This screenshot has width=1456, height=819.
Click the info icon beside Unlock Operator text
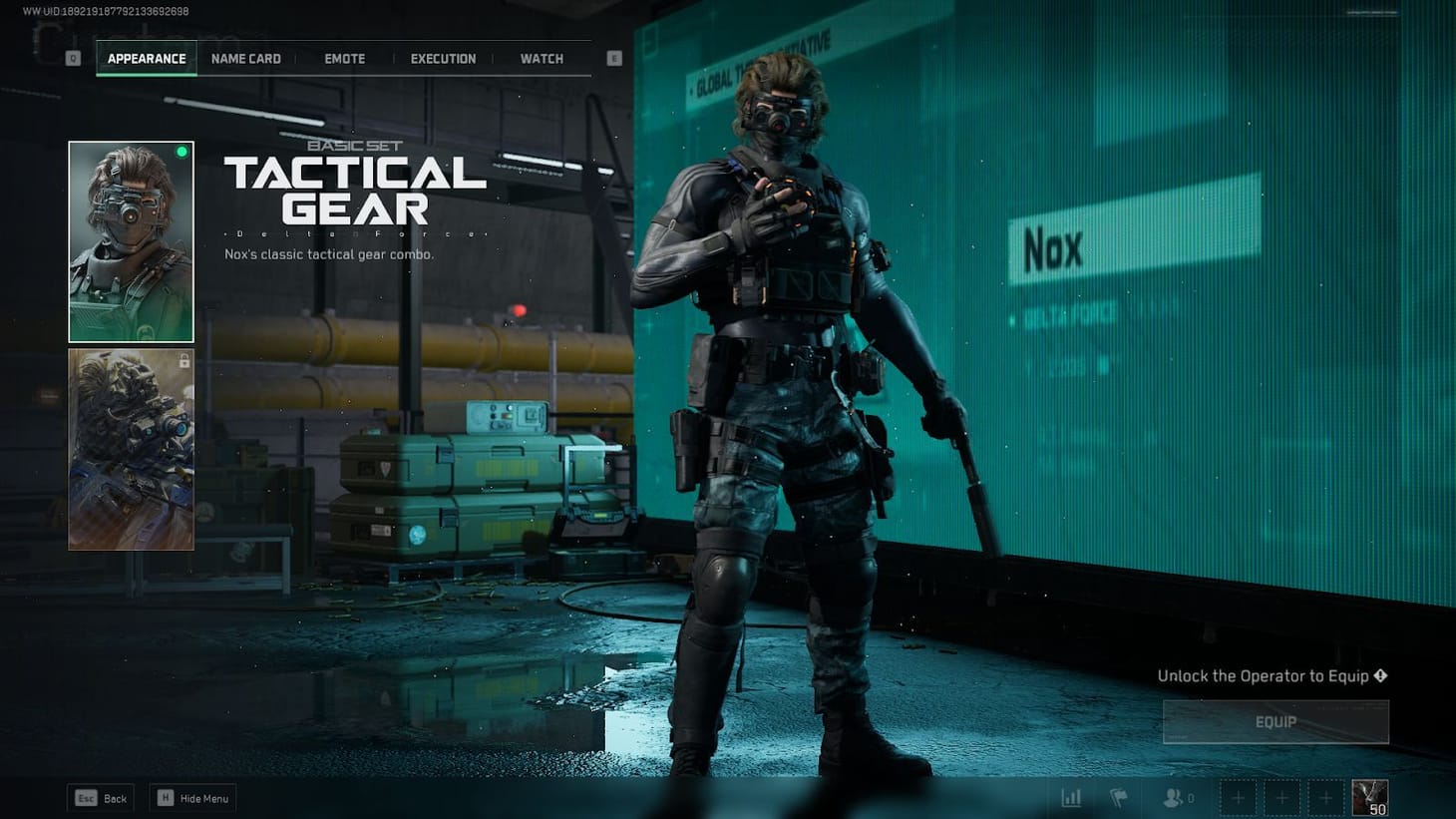tap(1380, 675)
